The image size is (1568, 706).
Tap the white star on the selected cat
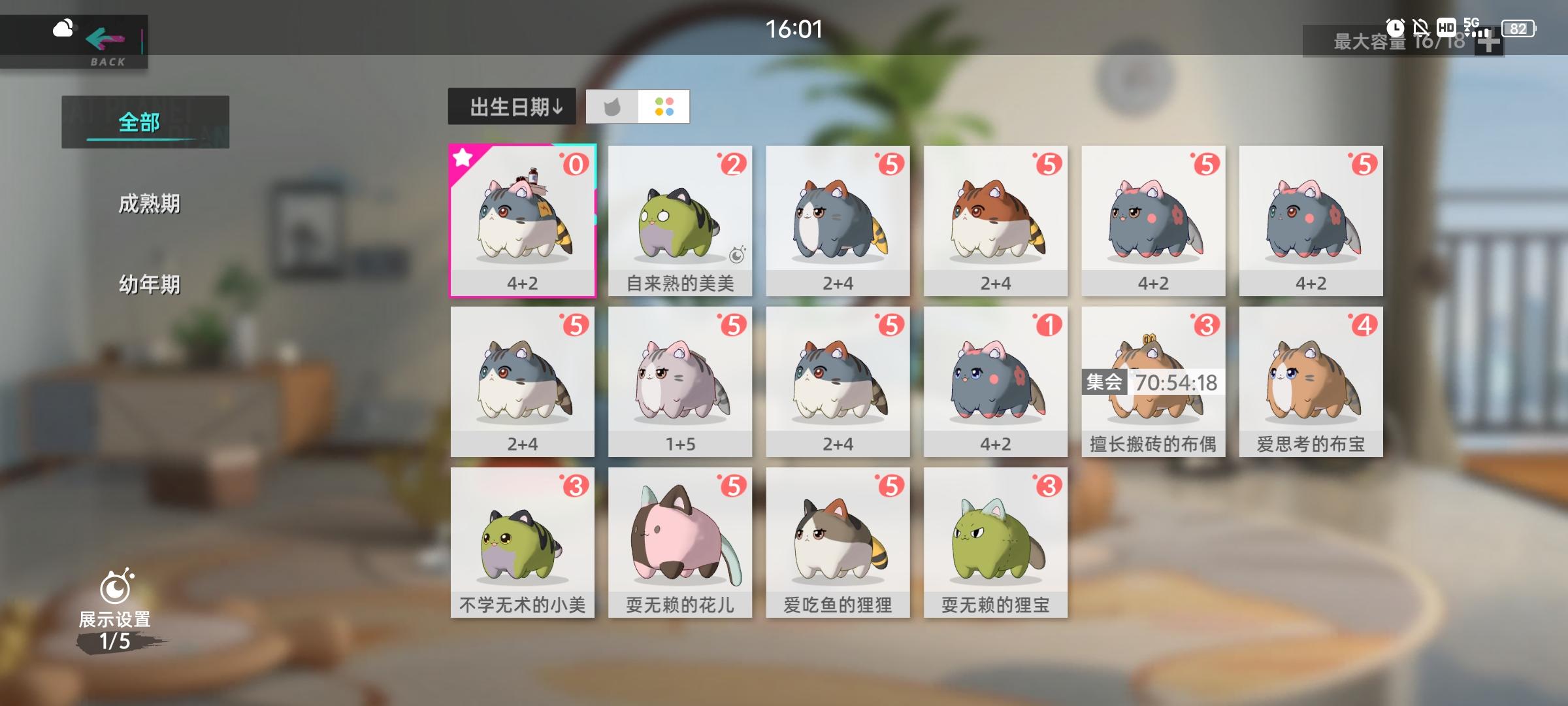tap(465, 159)
